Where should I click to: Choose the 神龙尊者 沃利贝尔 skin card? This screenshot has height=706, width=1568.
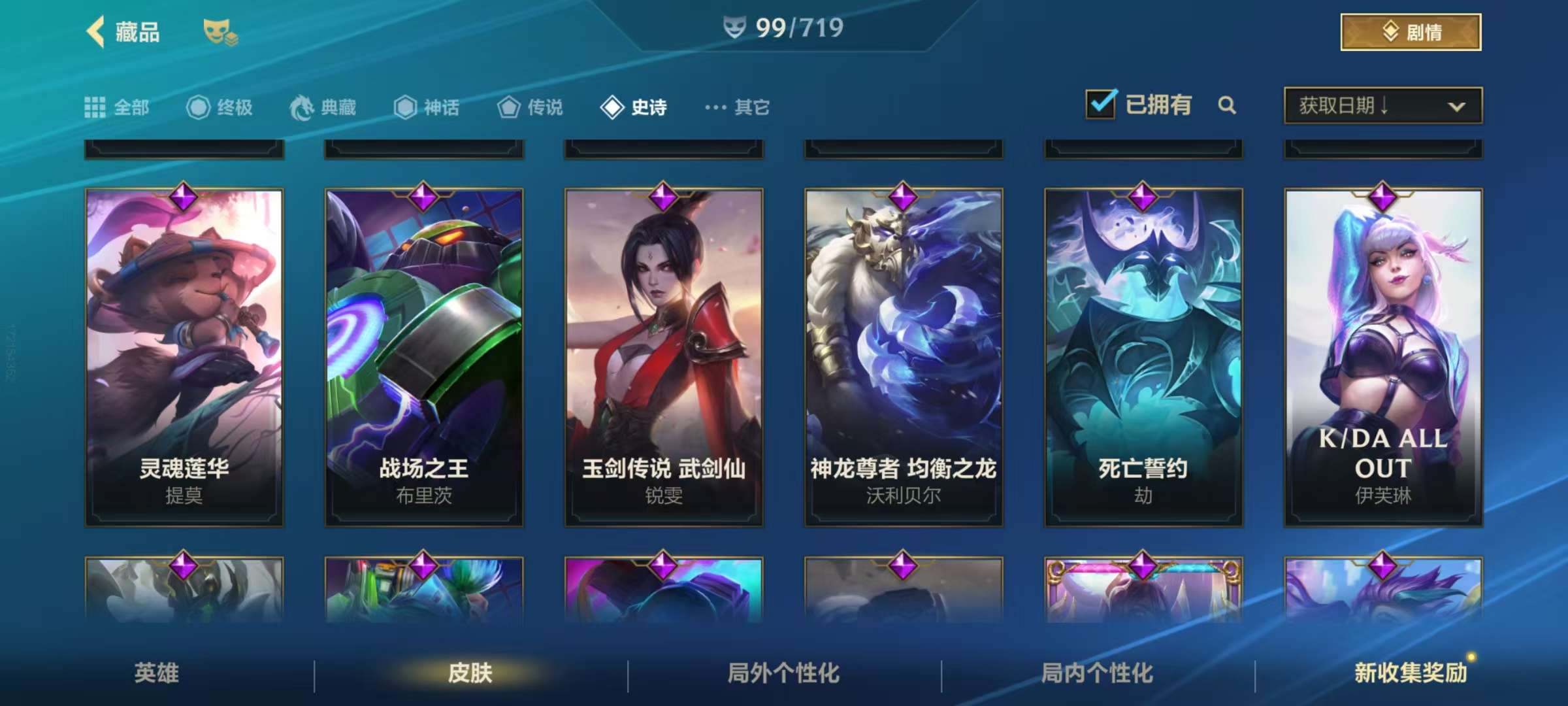904,357
